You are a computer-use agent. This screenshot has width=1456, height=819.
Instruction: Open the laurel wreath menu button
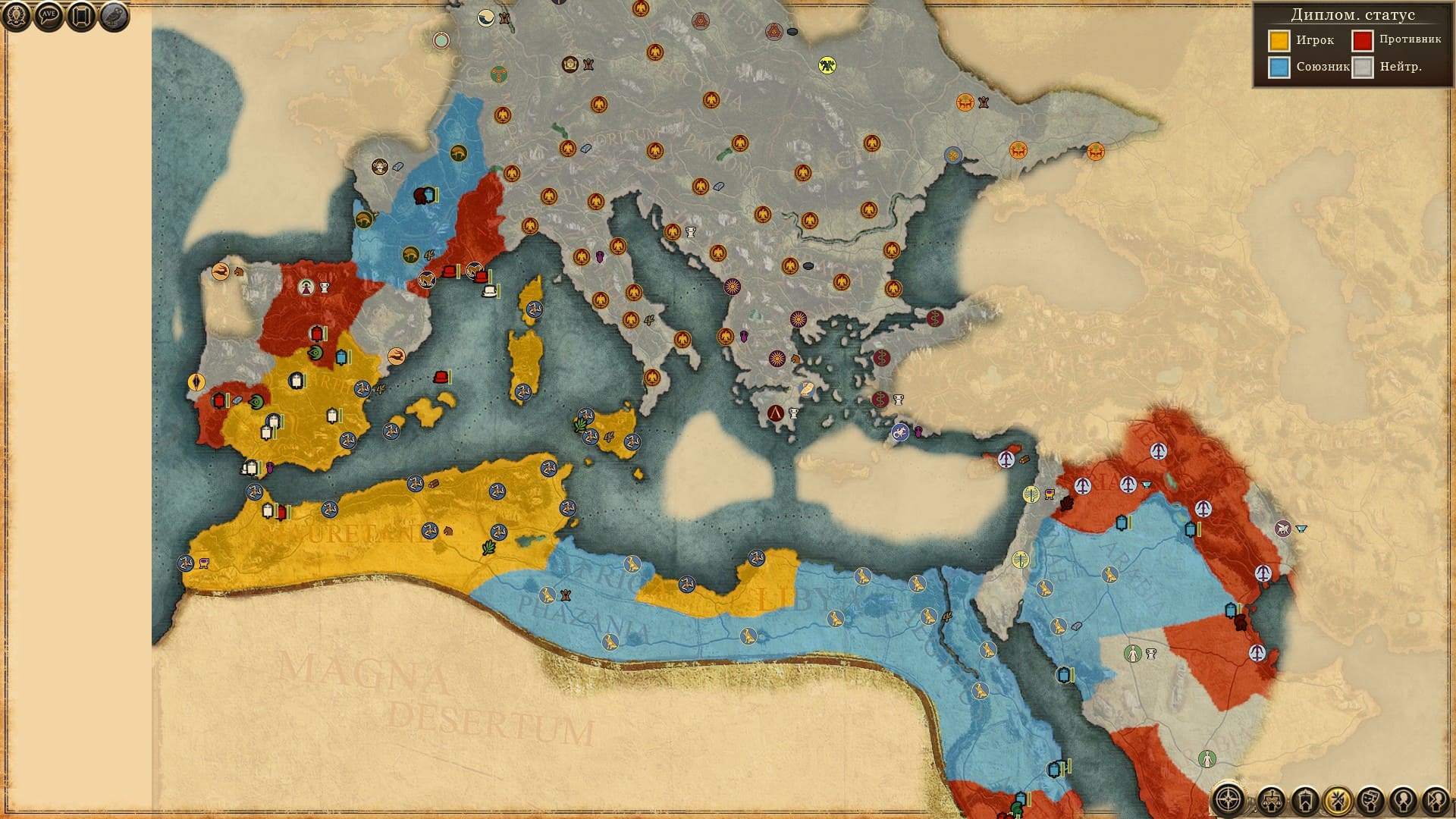click(16, 16)
